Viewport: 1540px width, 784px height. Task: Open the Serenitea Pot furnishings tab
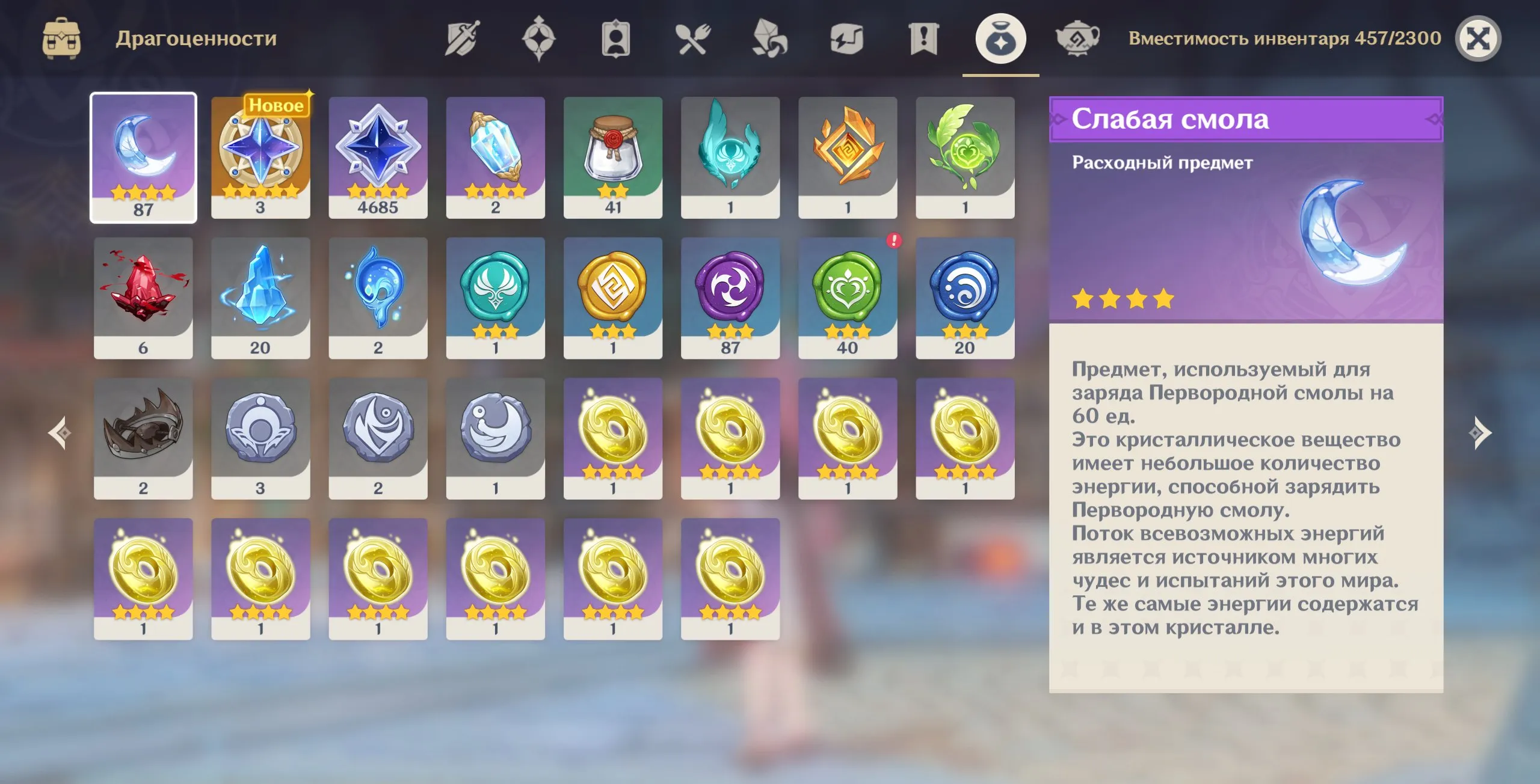[x=1079, y=37]
